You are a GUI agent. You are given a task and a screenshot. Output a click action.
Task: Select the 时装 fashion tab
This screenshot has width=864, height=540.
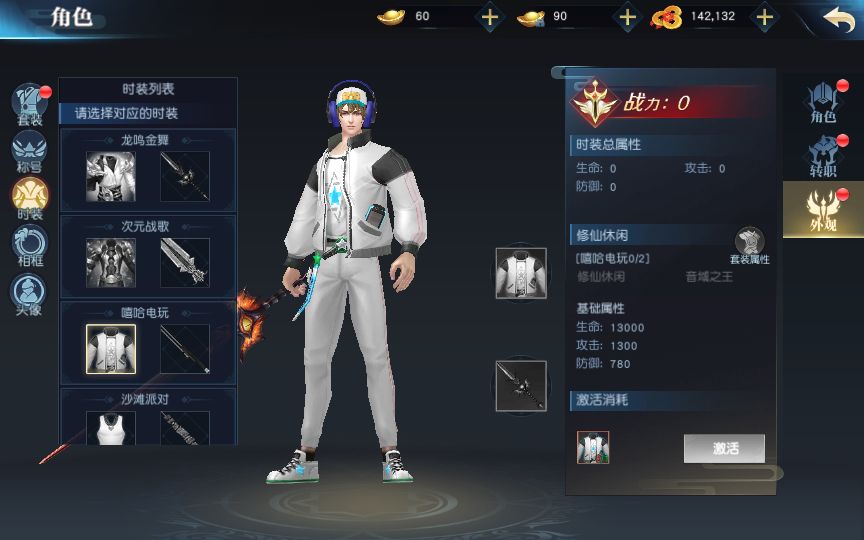coord(29,197)
